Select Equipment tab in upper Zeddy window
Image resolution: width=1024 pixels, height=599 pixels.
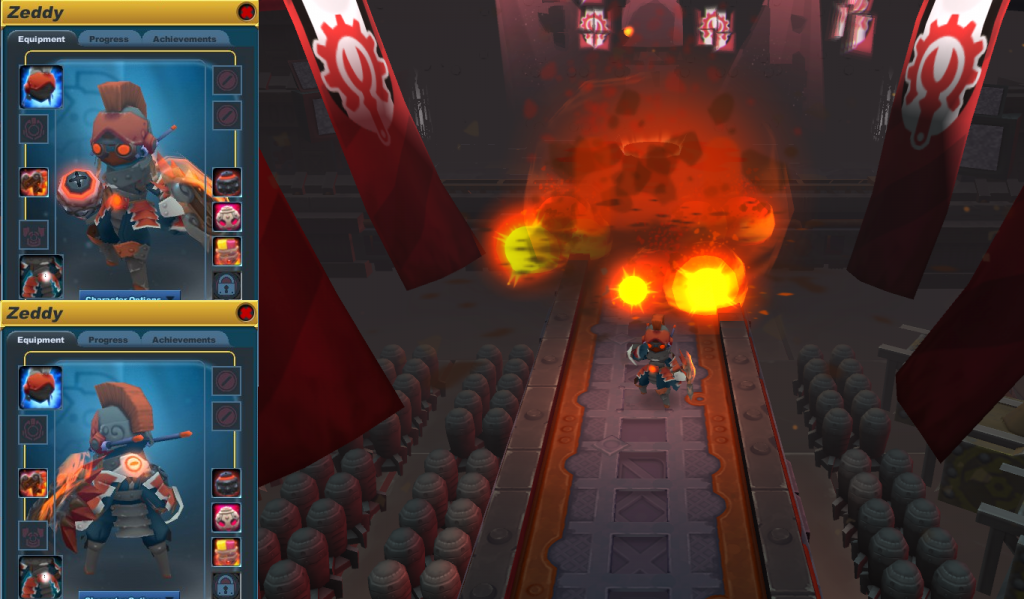pos(42,39)
